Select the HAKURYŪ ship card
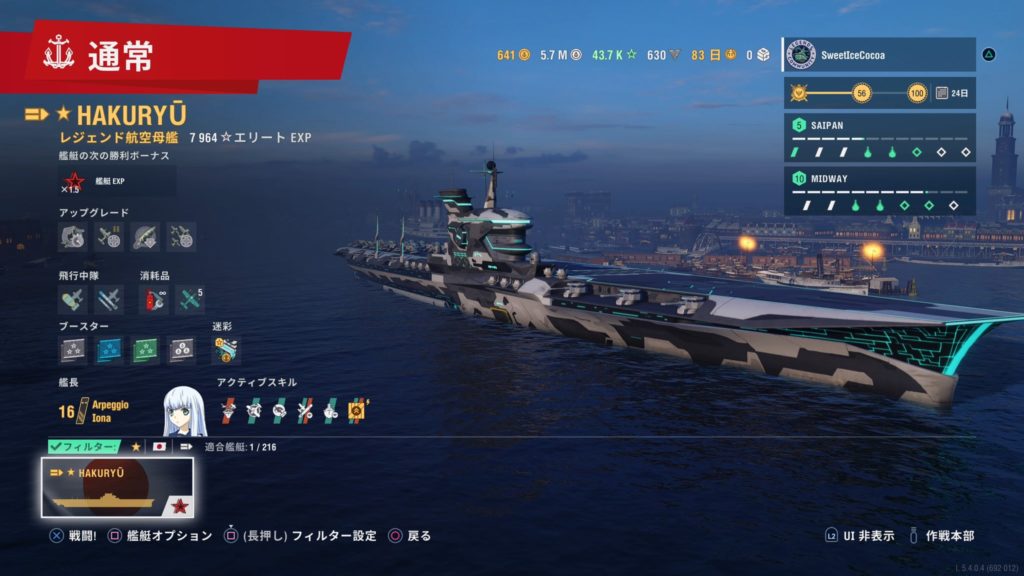Image resolution: width=1024 pixels, height=576 pixels. click(117, 487)
